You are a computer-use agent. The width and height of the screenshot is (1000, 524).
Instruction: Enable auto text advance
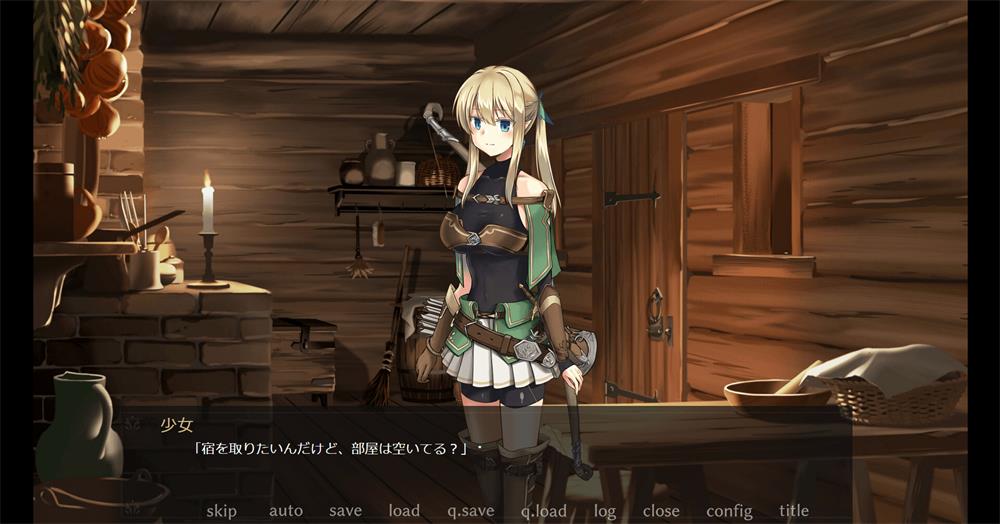click(x=285, y=511)
